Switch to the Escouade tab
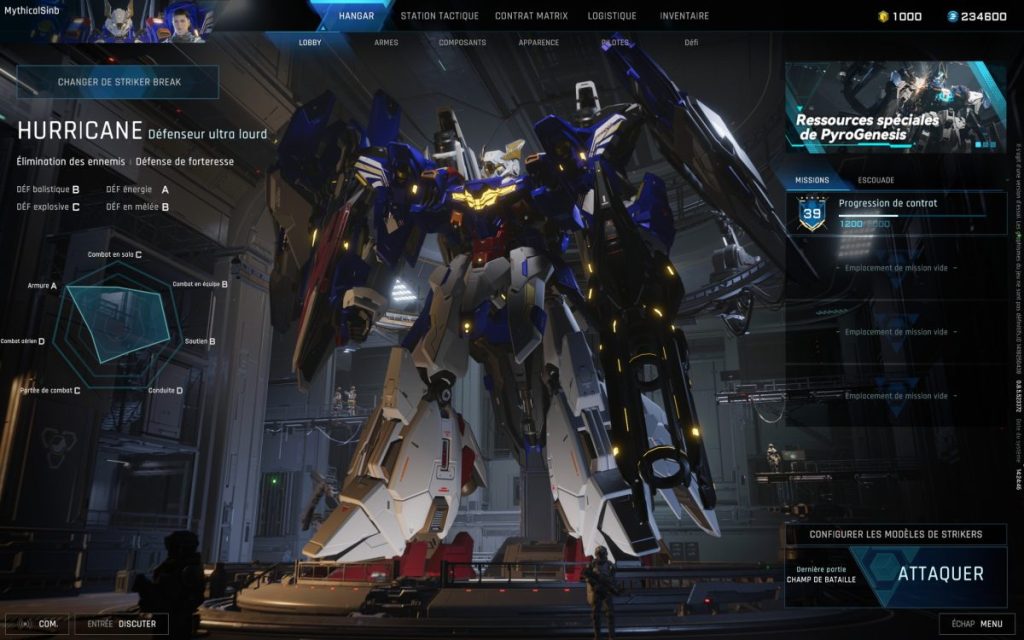The height and width of the screenshot is (640, 1024). (x=876, y=180)
